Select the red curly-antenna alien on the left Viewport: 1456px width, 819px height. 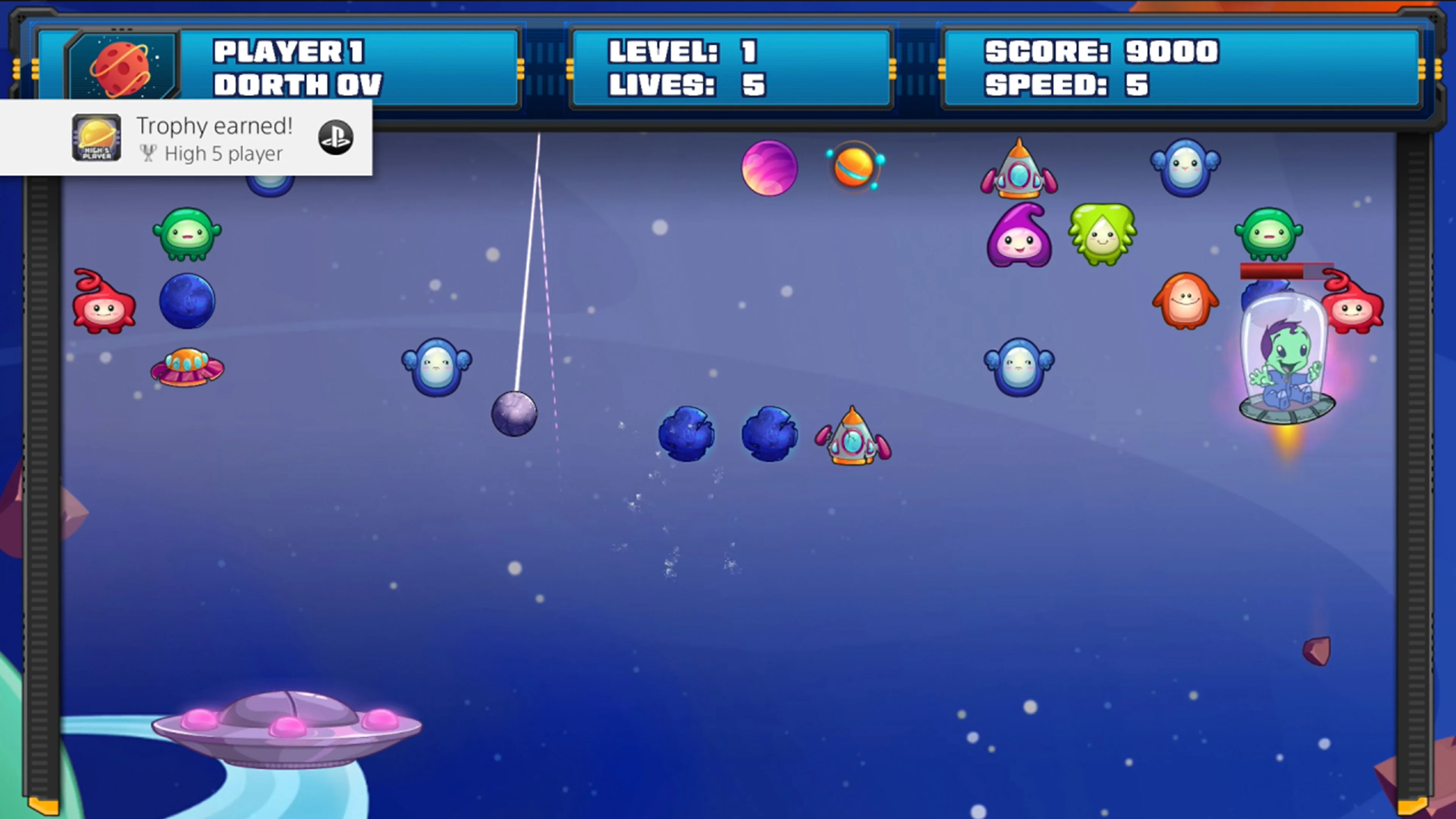105,303
